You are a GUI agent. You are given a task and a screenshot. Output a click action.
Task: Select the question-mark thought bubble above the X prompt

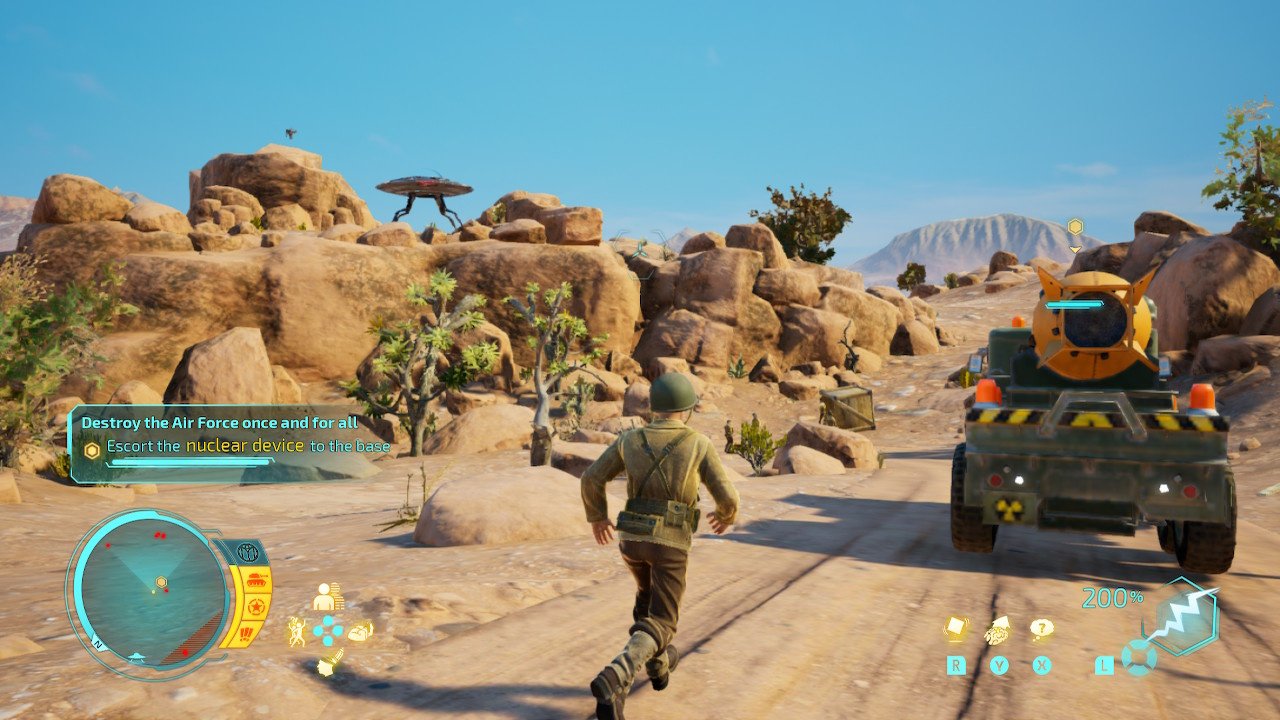(1042, 628)
